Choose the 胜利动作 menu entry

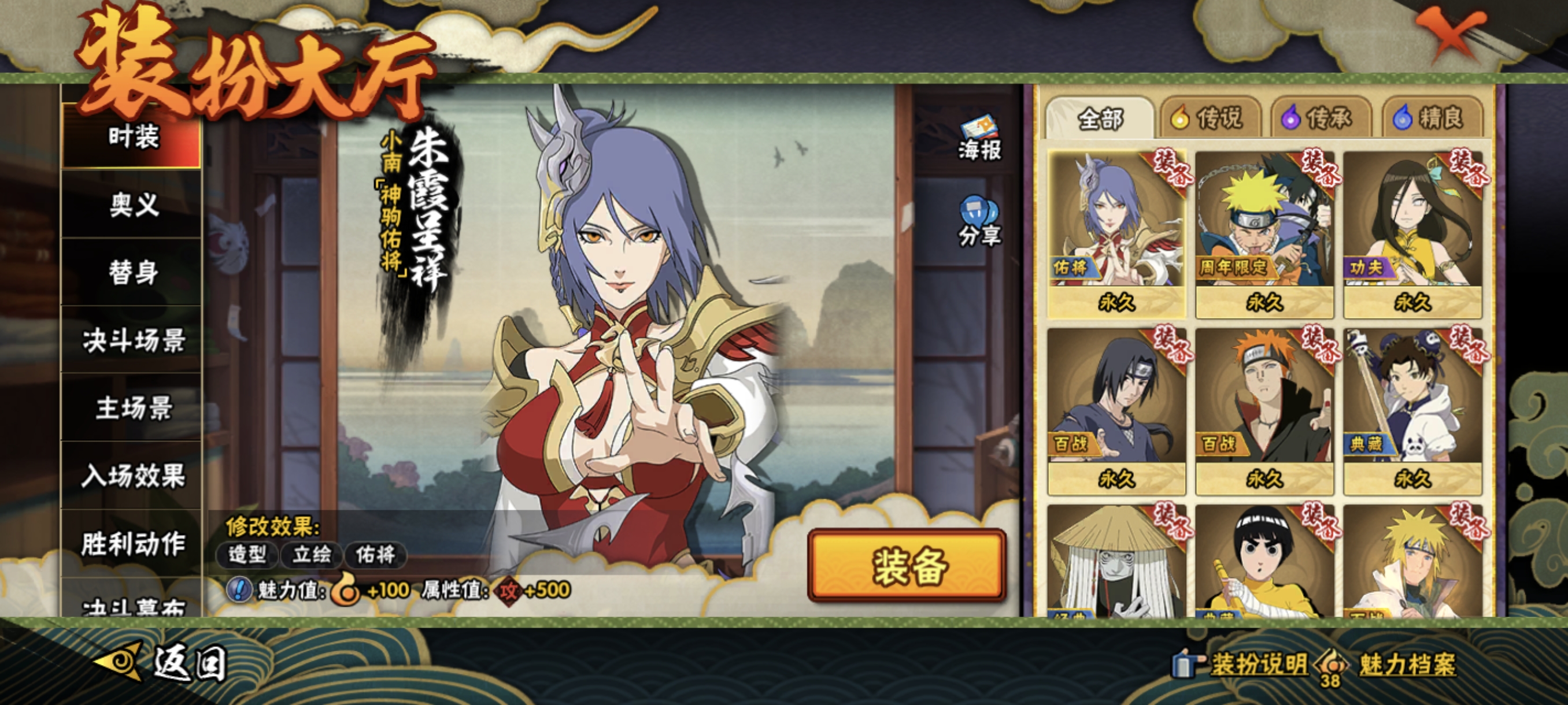click(132, 543)
